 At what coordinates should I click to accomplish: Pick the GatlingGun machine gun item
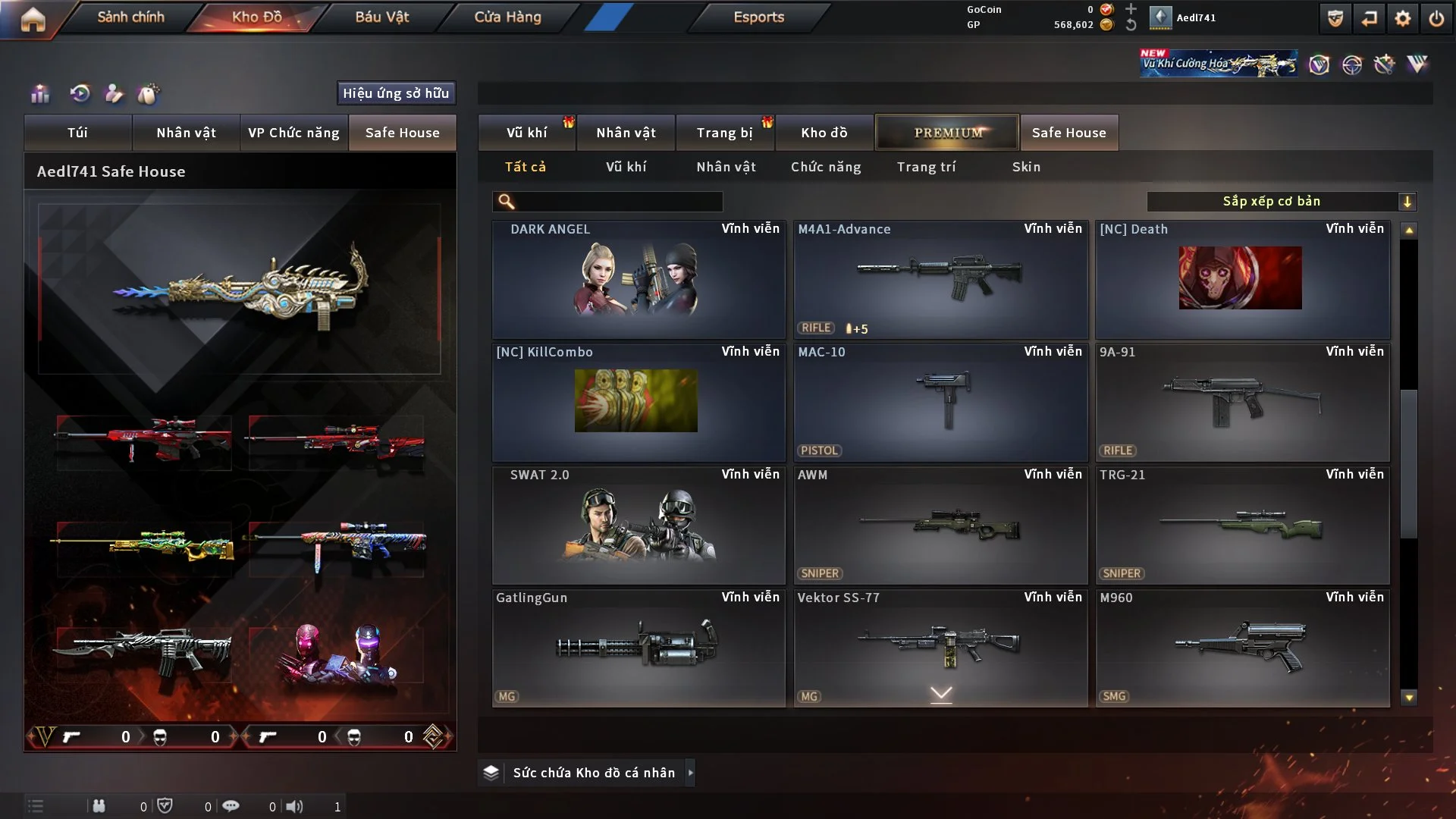click(638, 648)
